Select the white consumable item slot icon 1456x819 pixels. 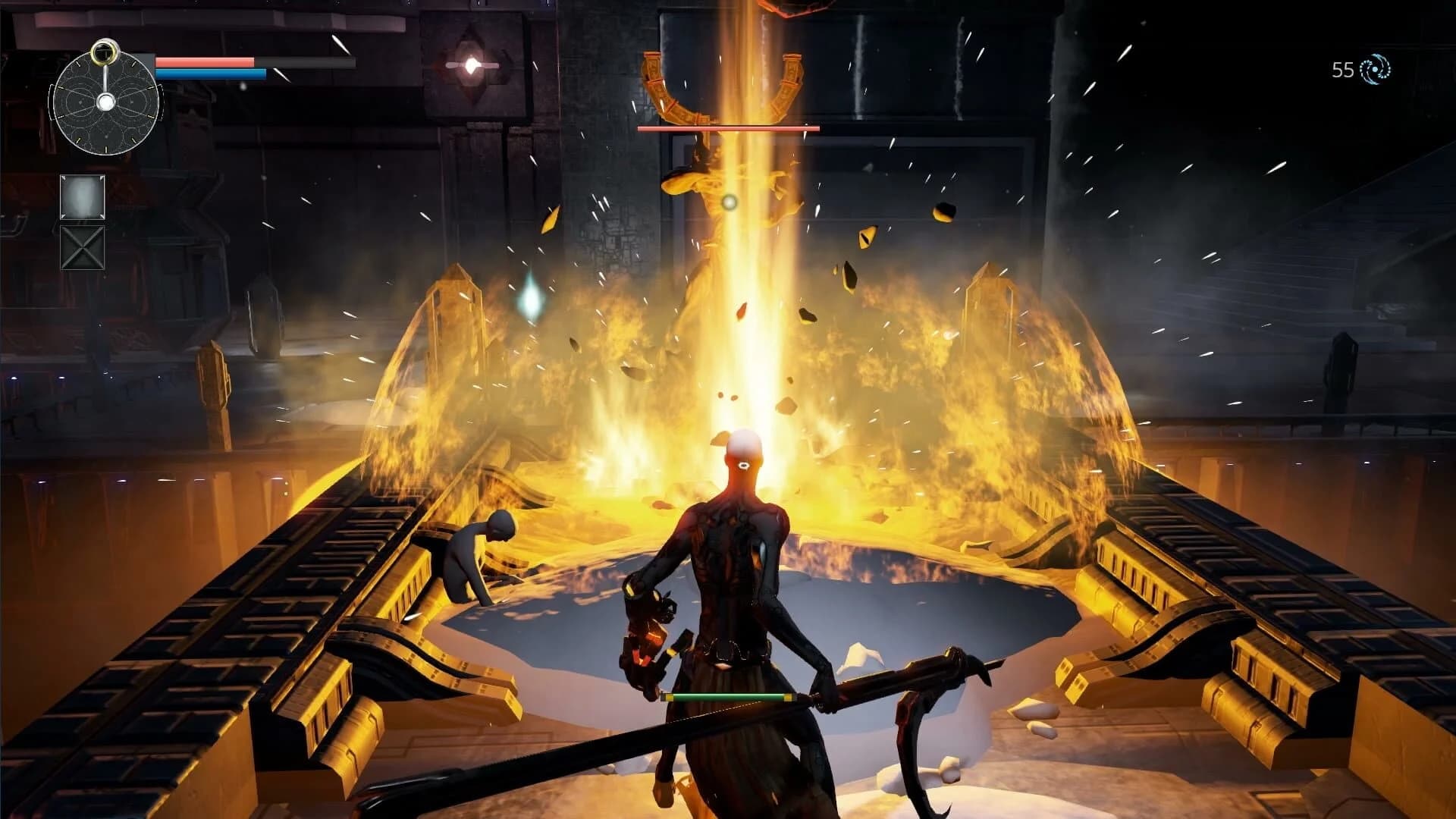pos(82,197)
